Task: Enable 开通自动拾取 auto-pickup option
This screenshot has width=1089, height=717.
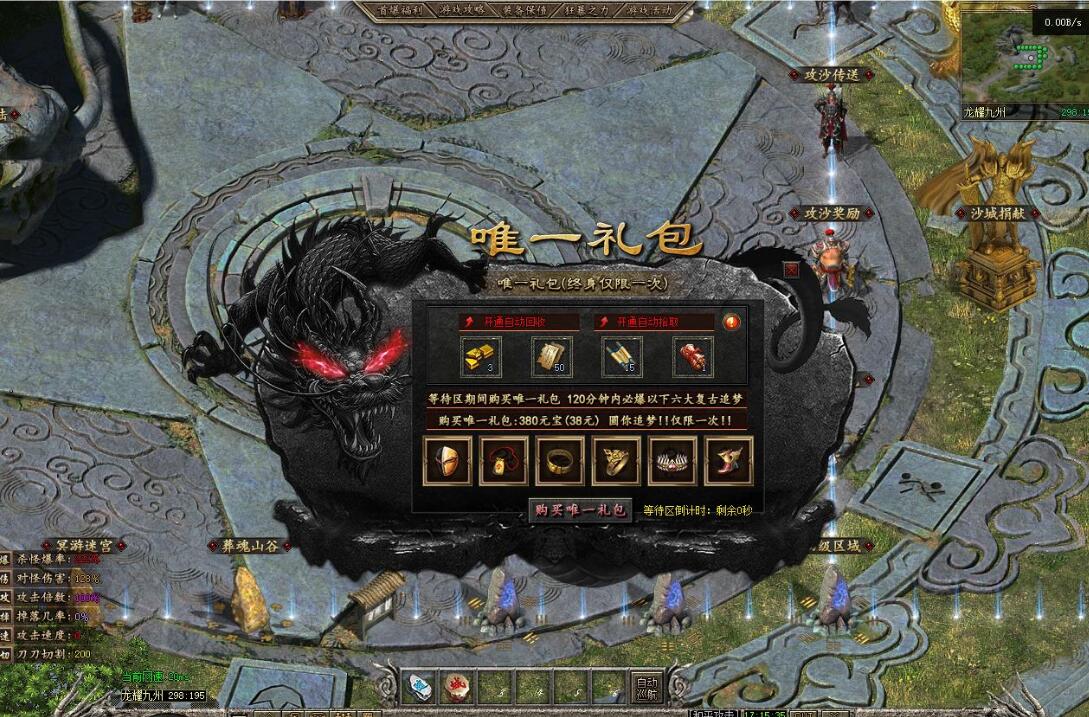Action: pos(654,322)
